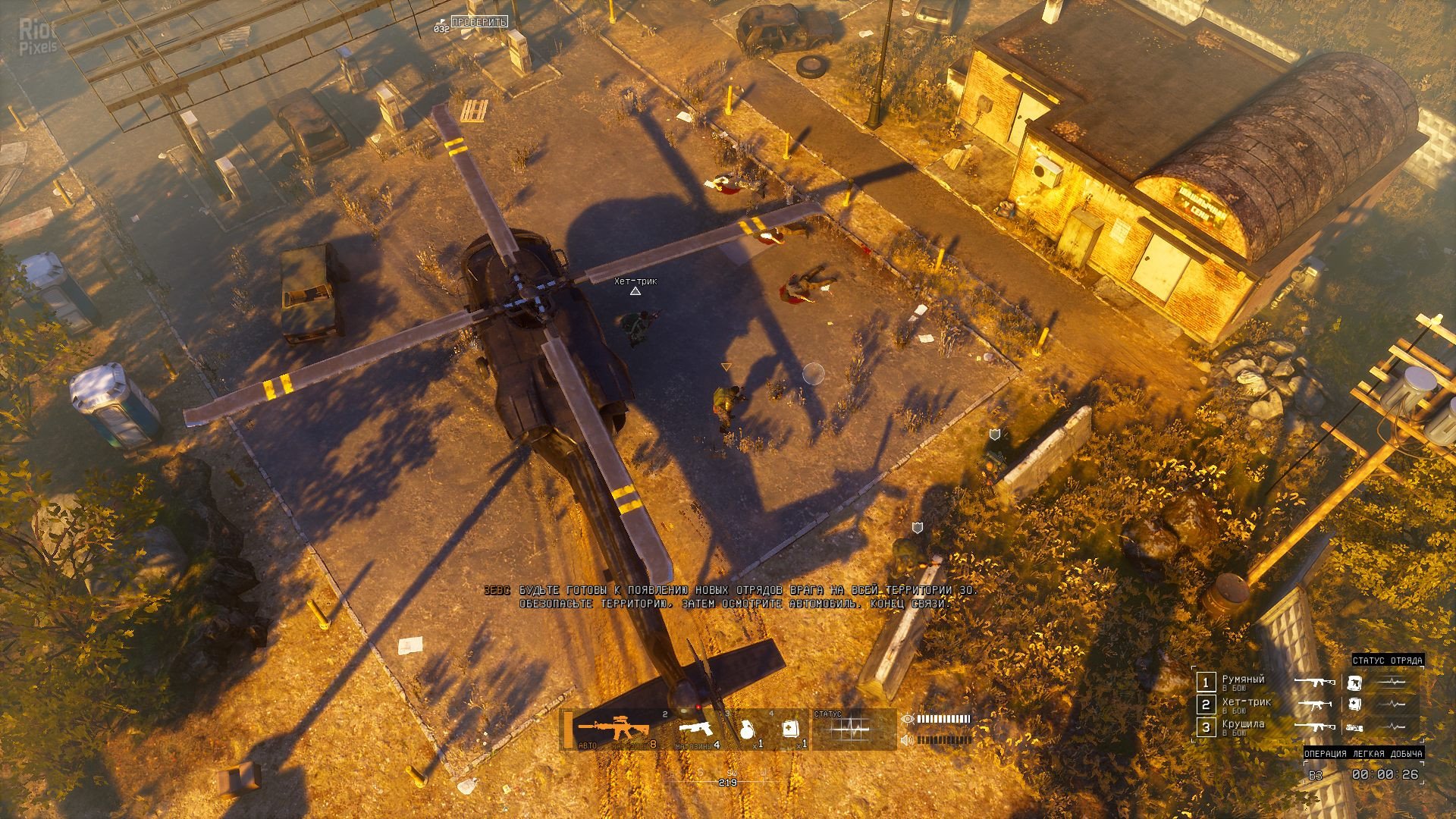Click the СТАТУС ОТРЯДА squad header
Screen dimensions: 1456x819
tap(1387, 661)
